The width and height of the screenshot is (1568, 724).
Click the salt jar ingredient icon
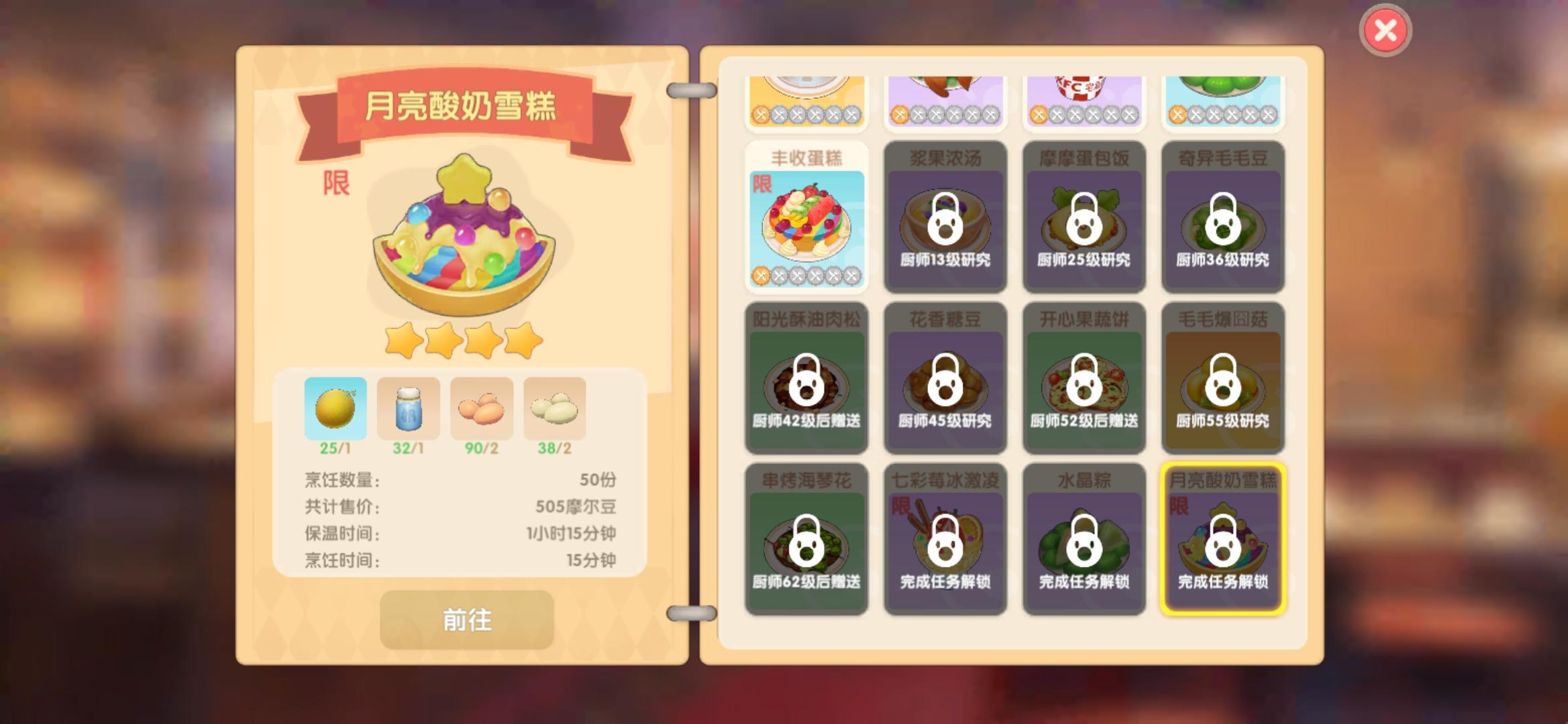click(x=409, y=408)
